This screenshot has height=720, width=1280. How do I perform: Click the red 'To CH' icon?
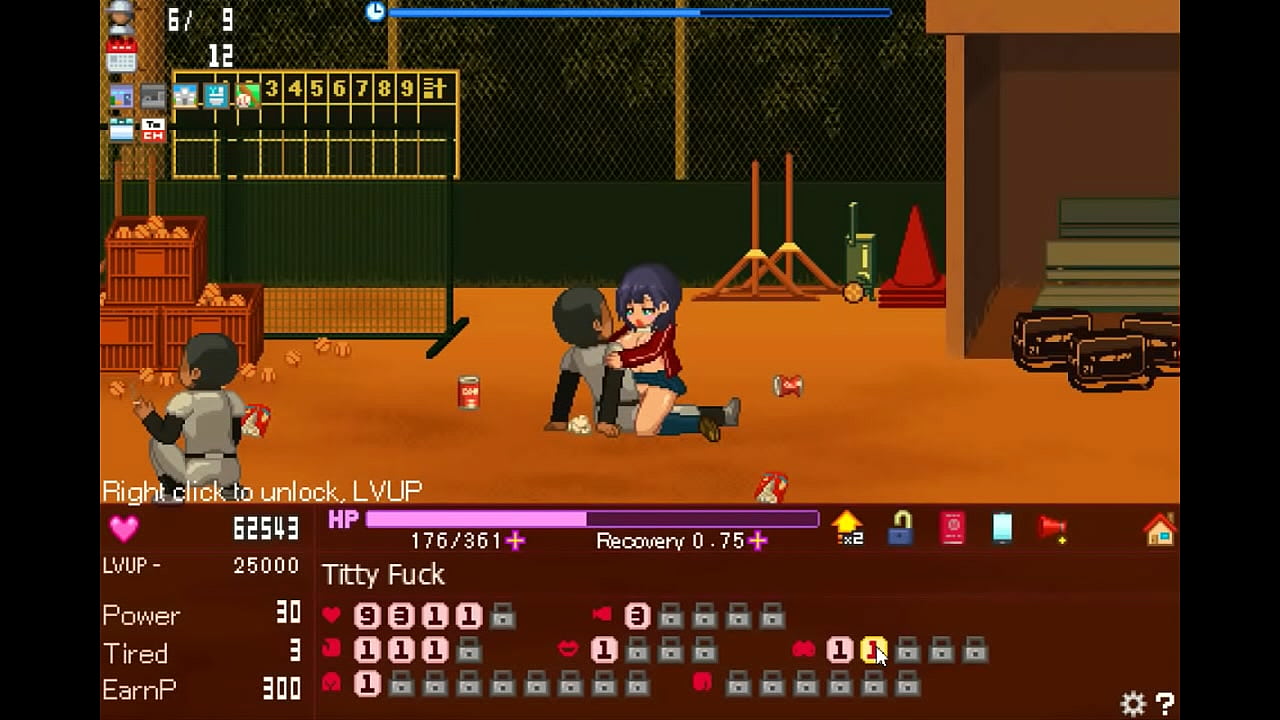[x=153, y=129]
